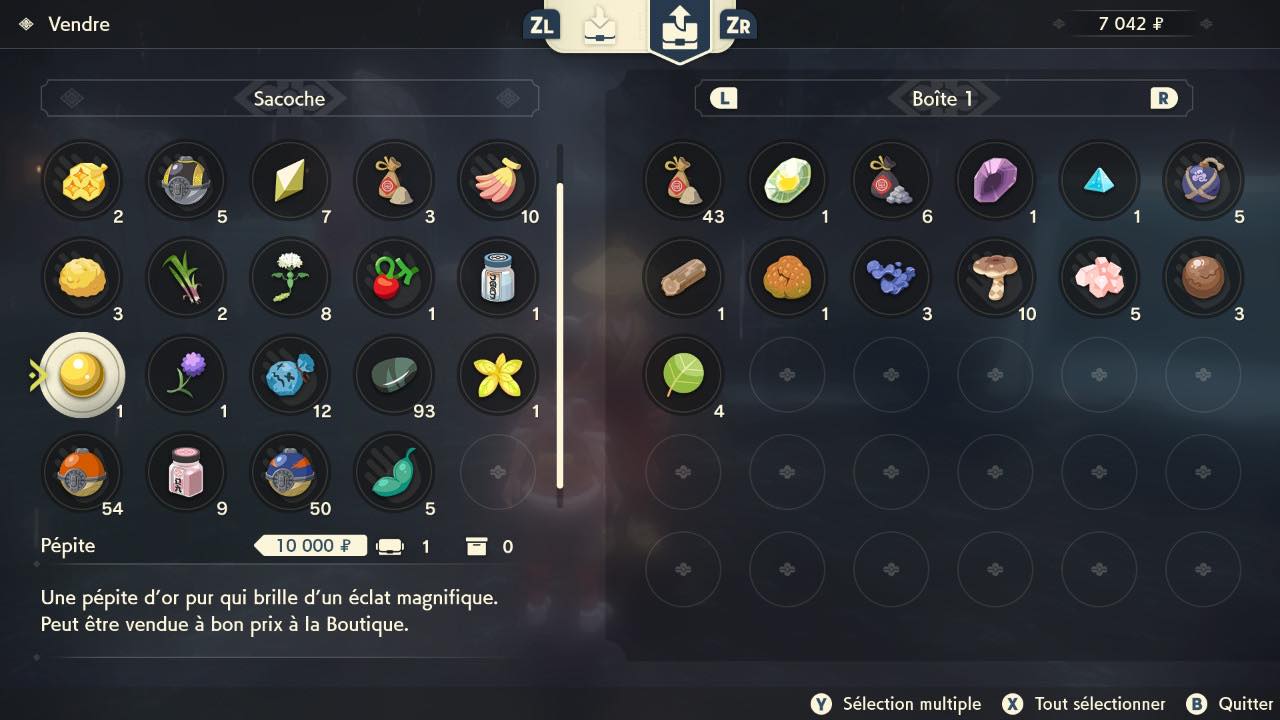Select the white flower item slot
Screen dimensions: 1280x720
click(290, 277)
